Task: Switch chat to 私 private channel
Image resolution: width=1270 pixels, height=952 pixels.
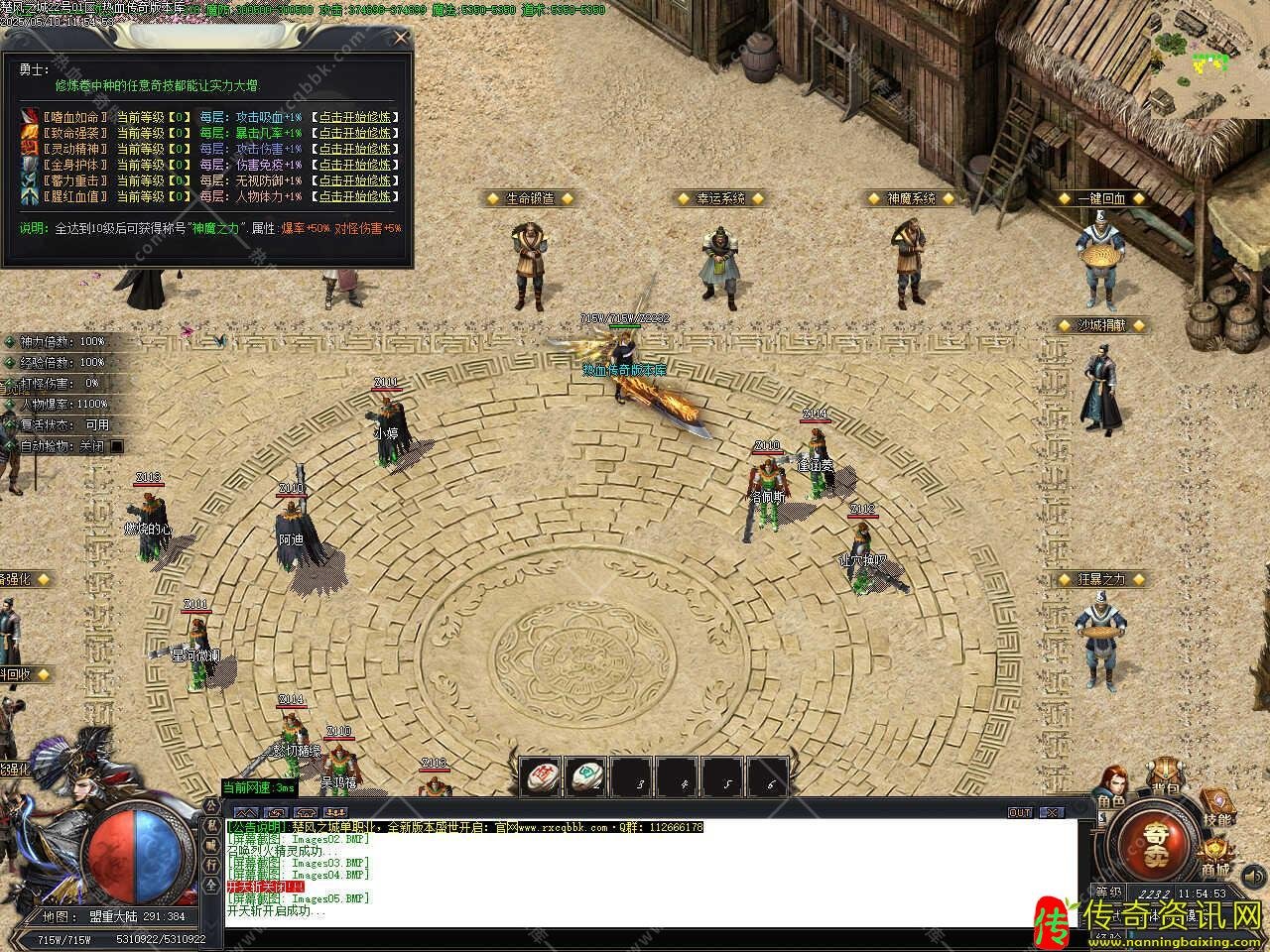Action: click(212, 824)
